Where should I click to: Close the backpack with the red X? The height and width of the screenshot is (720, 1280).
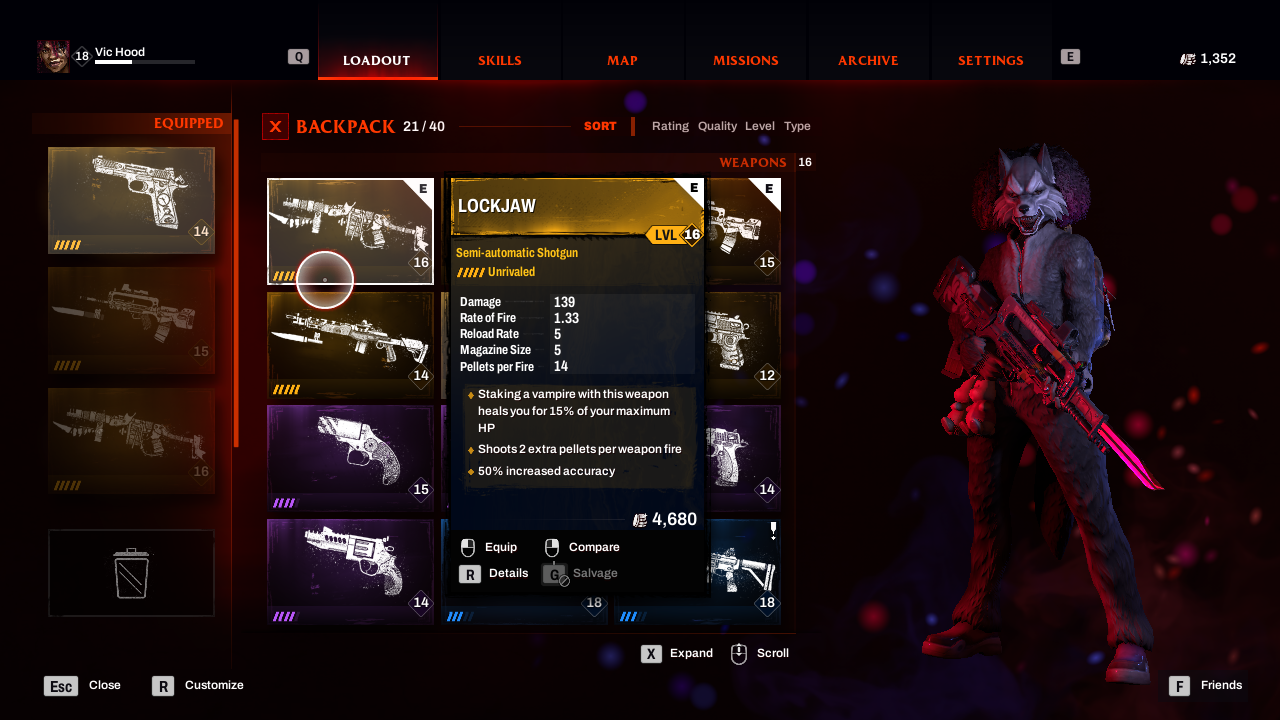click(x=275, y=127)
